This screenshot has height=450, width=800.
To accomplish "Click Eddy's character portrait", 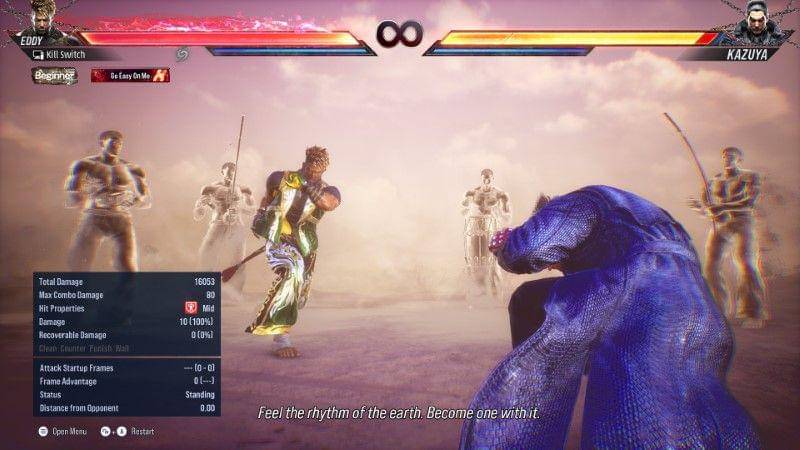I will coord(40,17).
